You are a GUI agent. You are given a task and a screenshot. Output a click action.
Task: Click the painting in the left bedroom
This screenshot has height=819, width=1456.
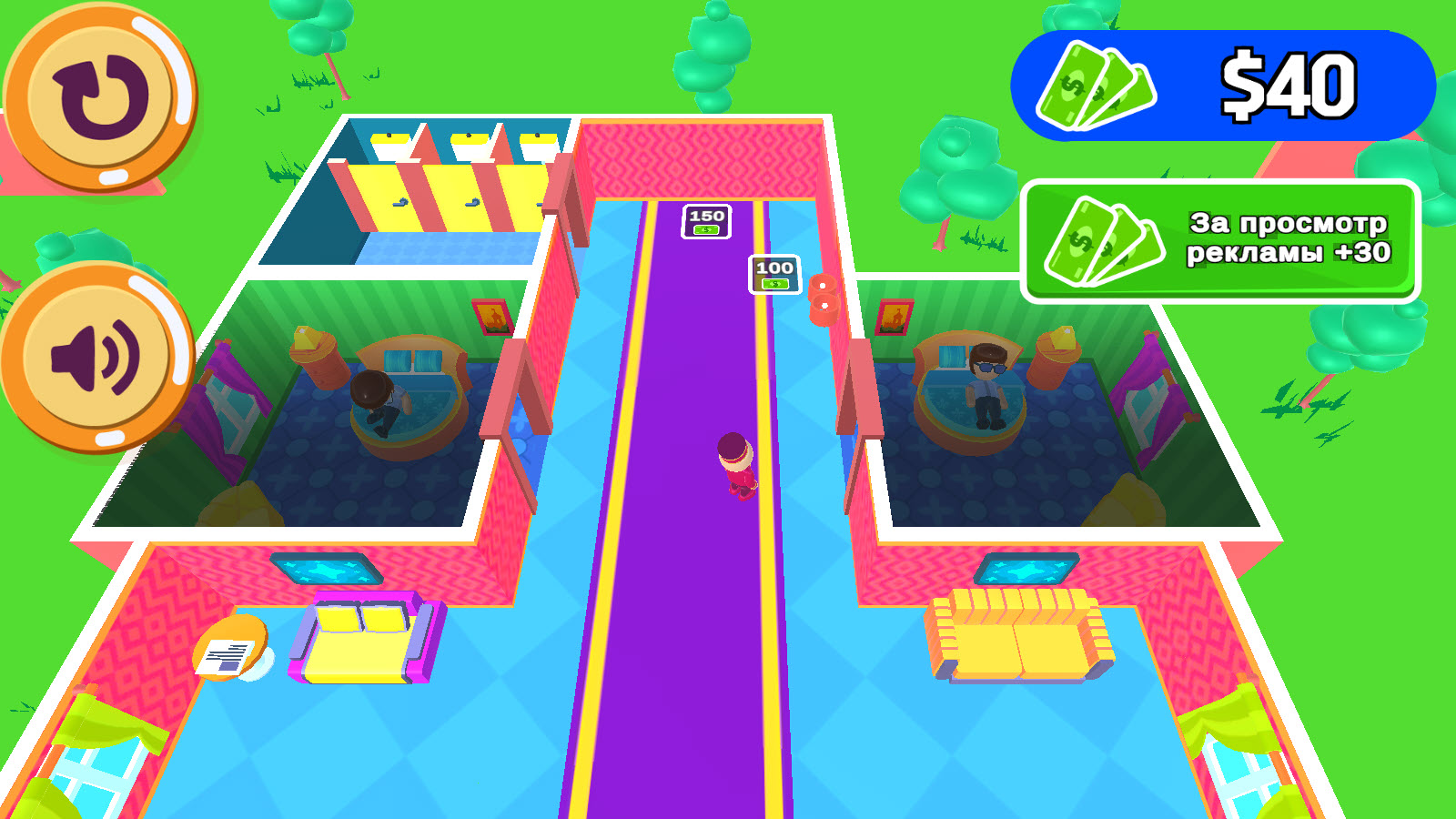click(x=491, y=318)
